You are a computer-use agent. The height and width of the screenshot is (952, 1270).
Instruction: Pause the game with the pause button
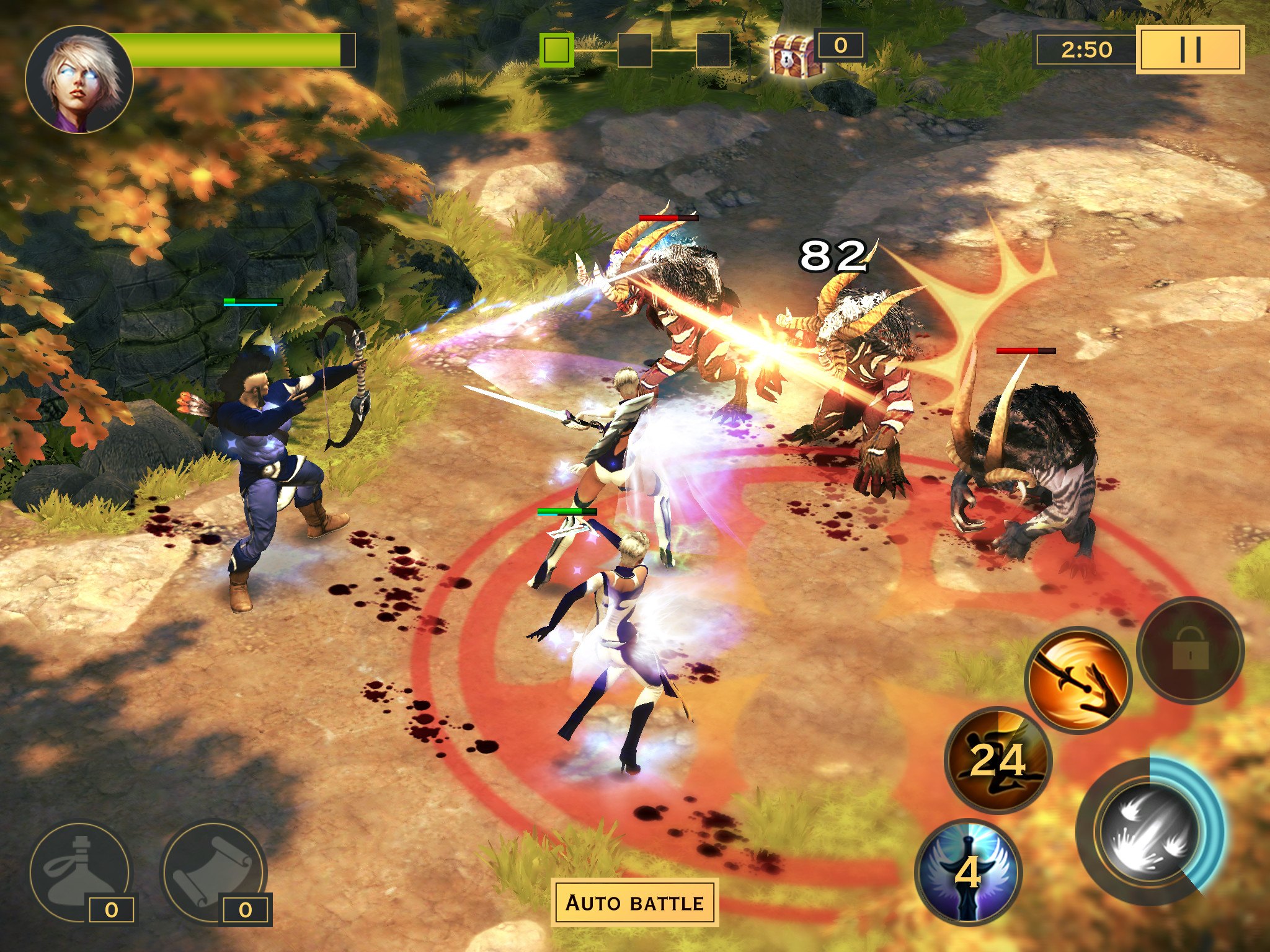coord(1190,50)
